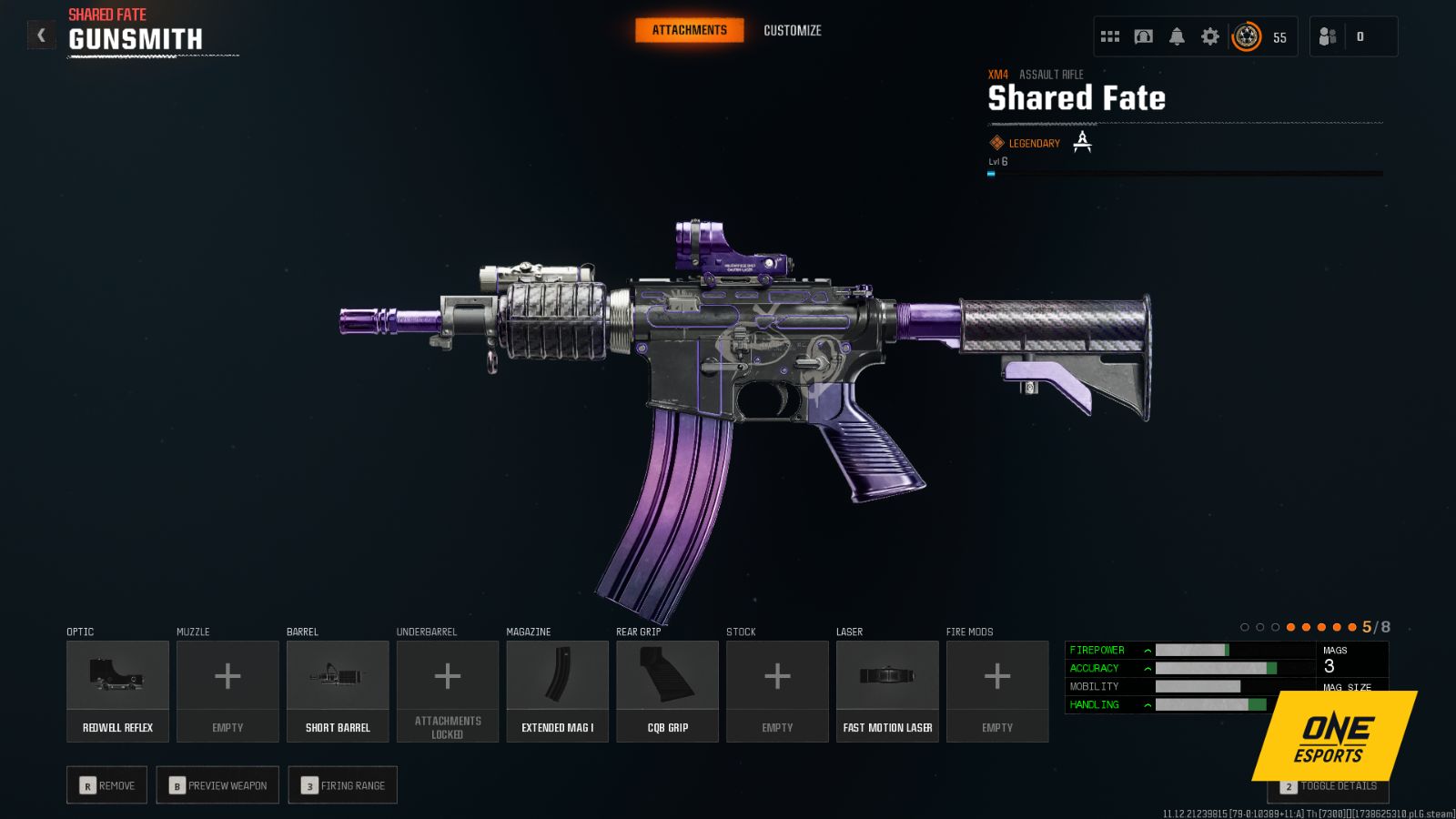Open settings with the gear icon
Viewport: 1456px width, 819px height.
1210,35
